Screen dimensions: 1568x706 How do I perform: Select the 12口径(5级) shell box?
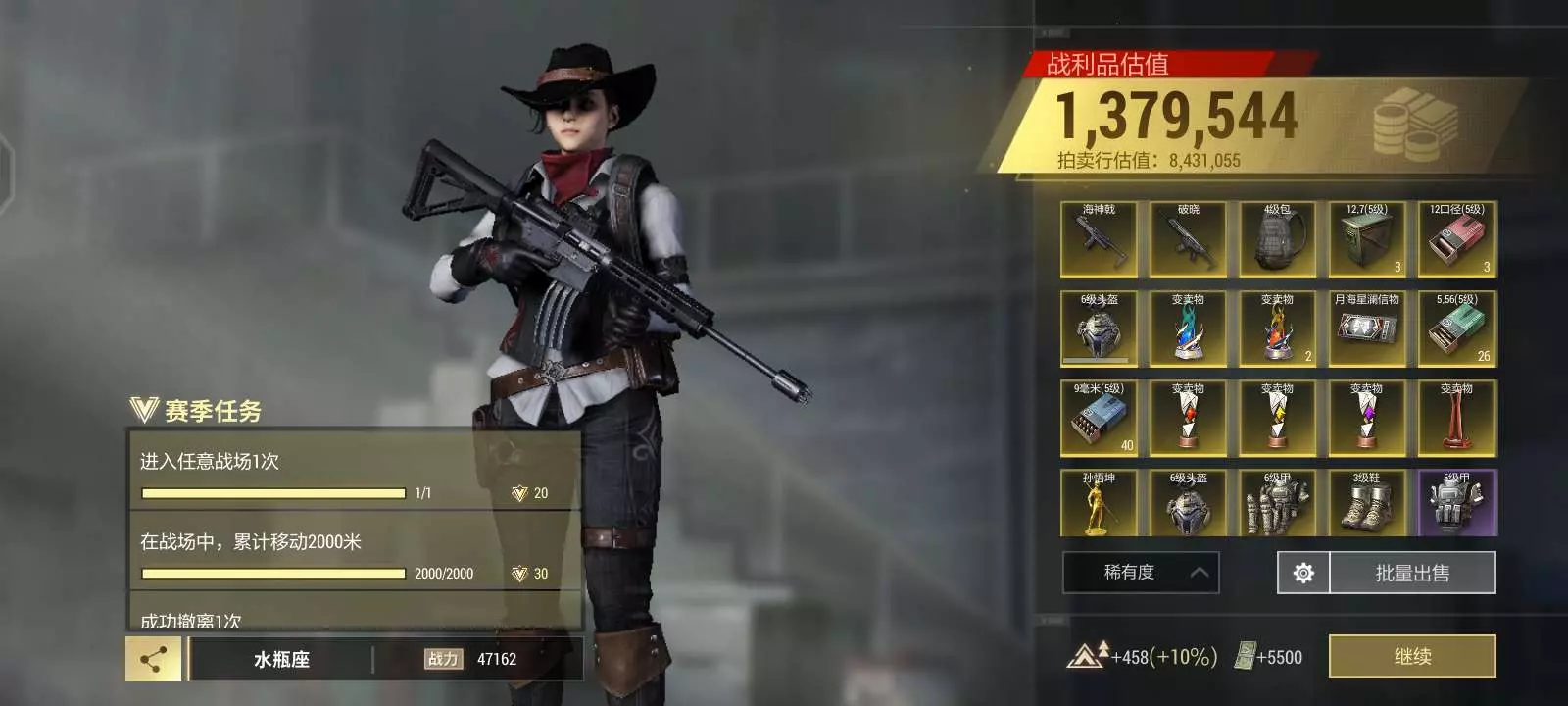1456,239
